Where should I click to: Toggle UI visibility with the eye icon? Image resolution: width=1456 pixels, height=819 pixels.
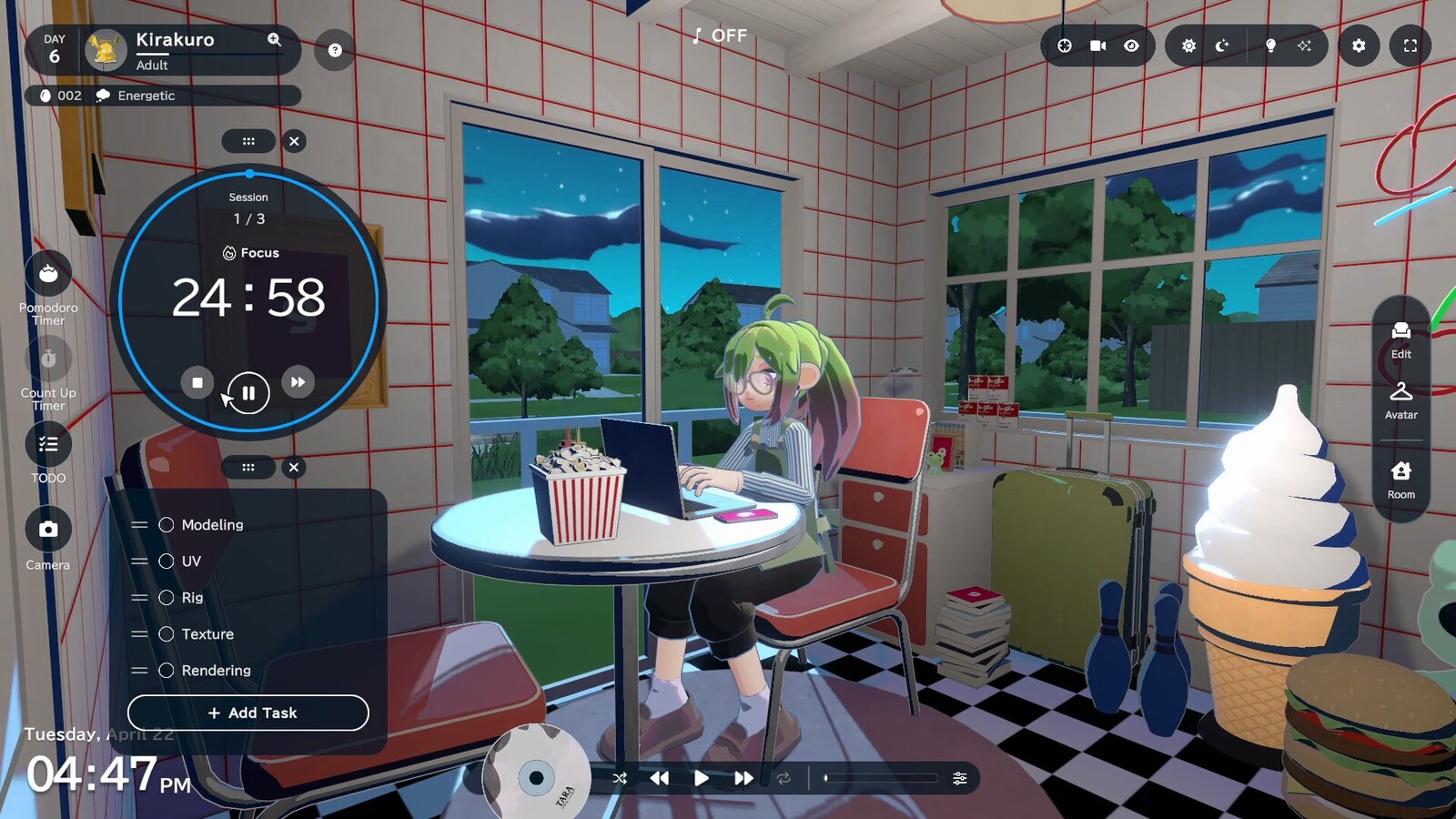[1130, 45]
